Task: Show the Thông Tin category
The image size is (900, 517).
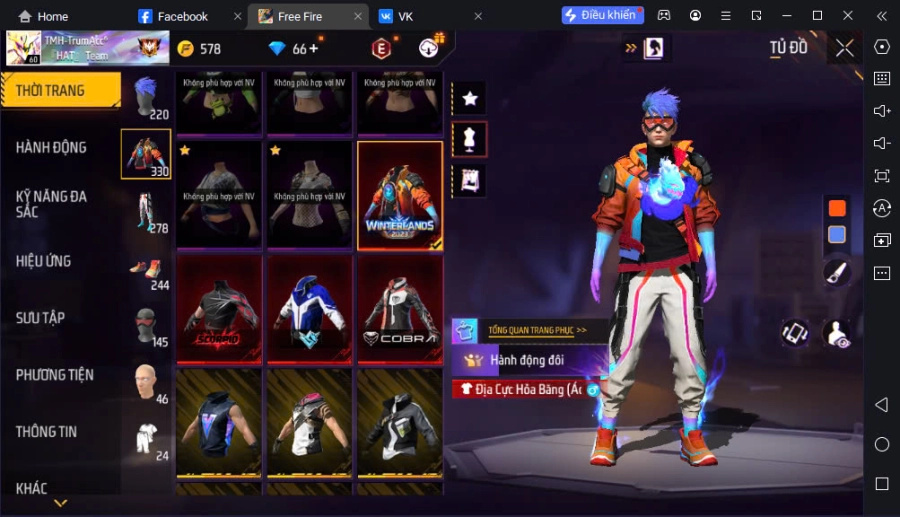Action: point(47,432)
